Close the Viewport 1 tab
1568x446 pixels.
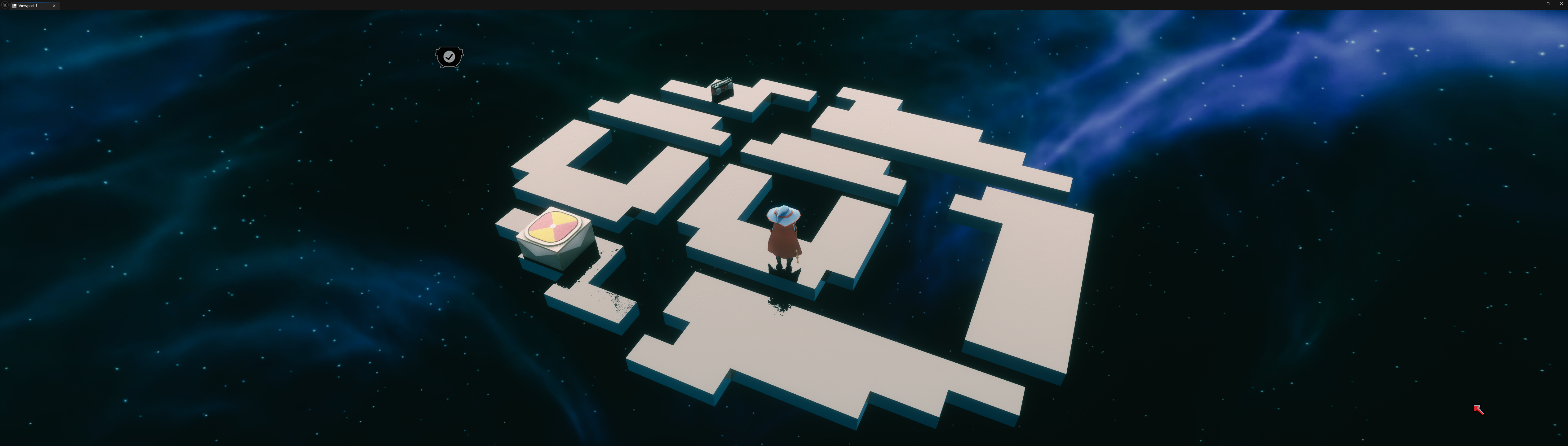pos(54,6)
